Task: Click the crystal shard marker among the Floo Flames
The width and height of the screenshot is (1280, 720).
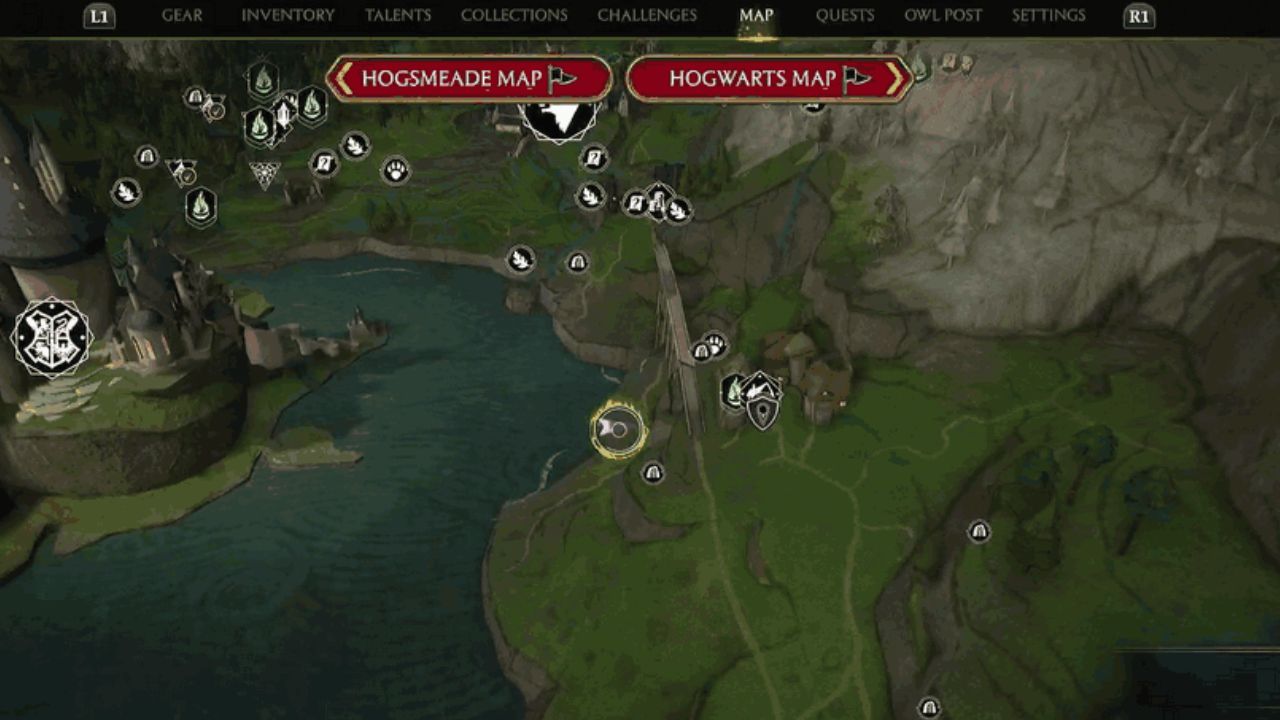Action: [283, 115]
